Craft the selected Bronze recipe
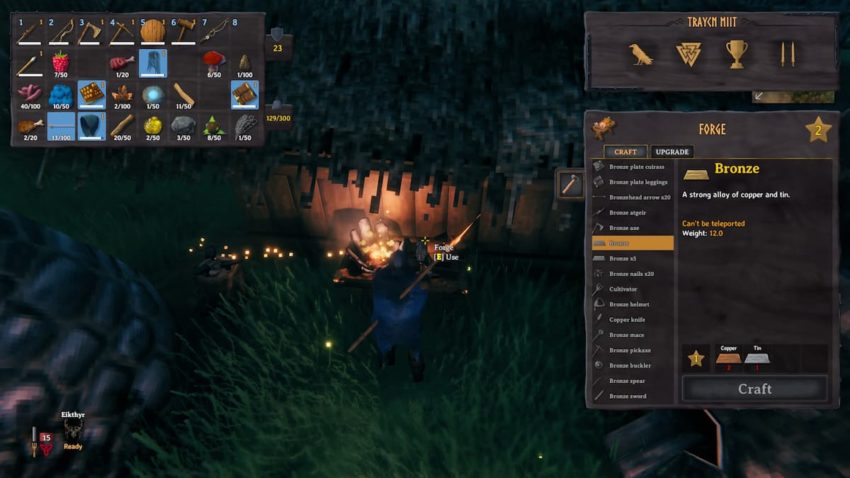Image resolution: width=850 pixels, height=478 pixels. pyautogui.click(x=754, y=389)
